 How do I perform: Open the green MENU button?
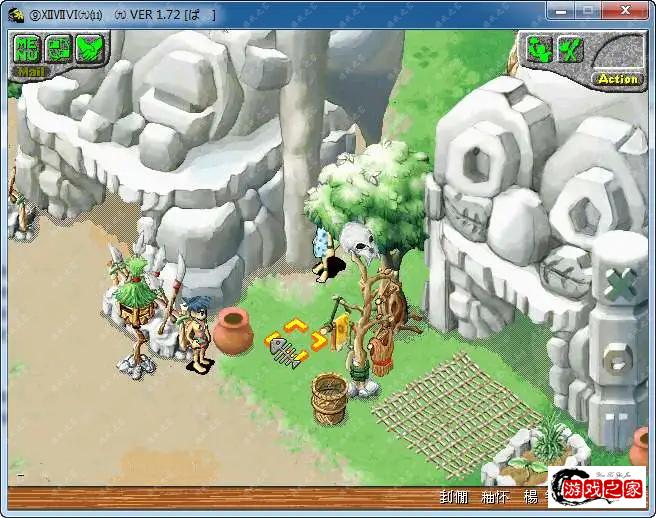click(26, 48)
